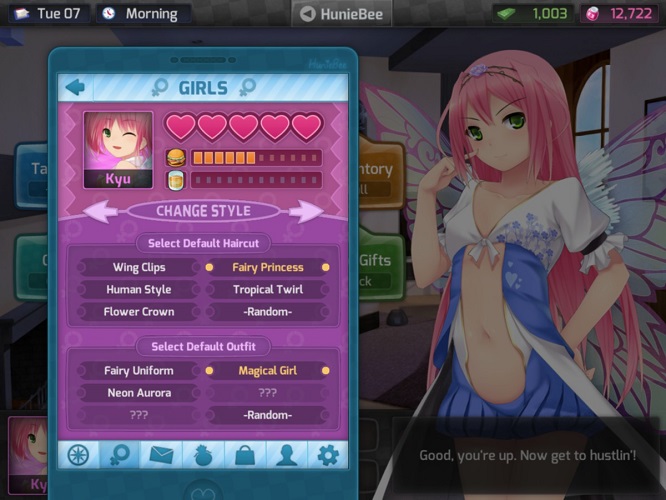The height and width of the screenshot is (500, 666).
Task: Open the gear settings tab
Action: [327, 455]
